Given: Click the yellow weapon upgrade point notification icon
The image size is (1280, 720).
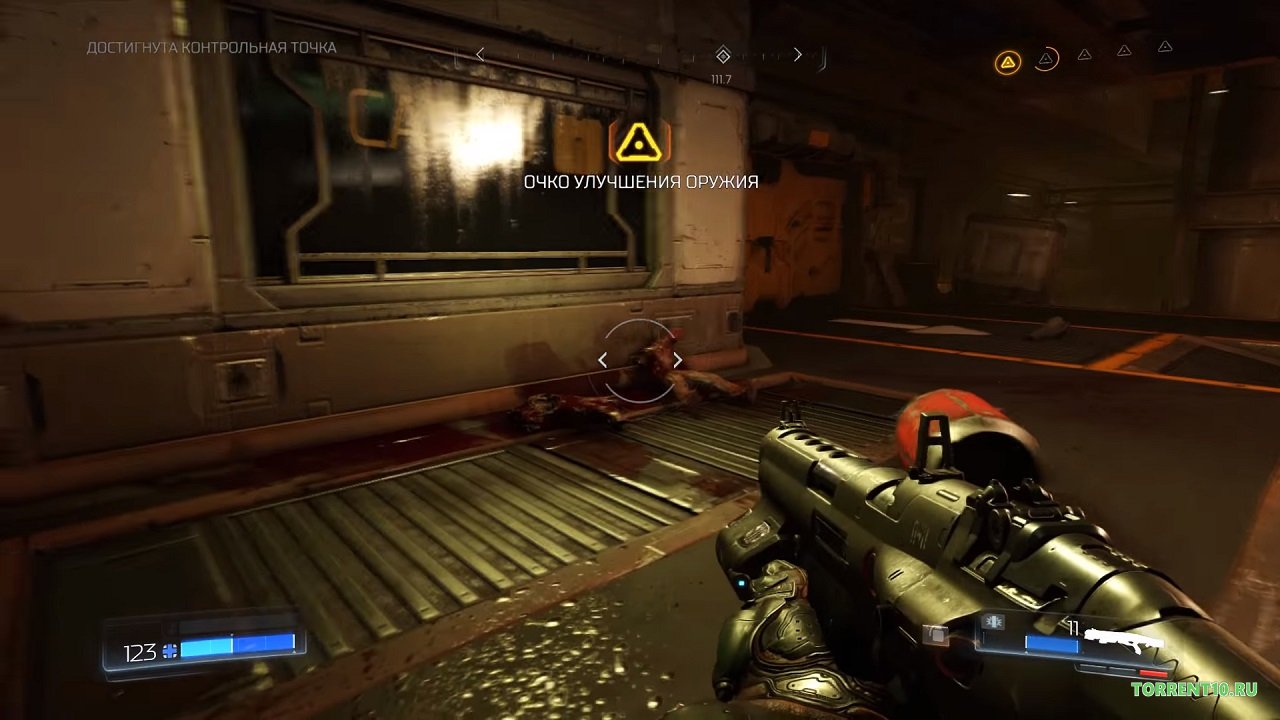Looking at the screenshot, I should (639, 144).
